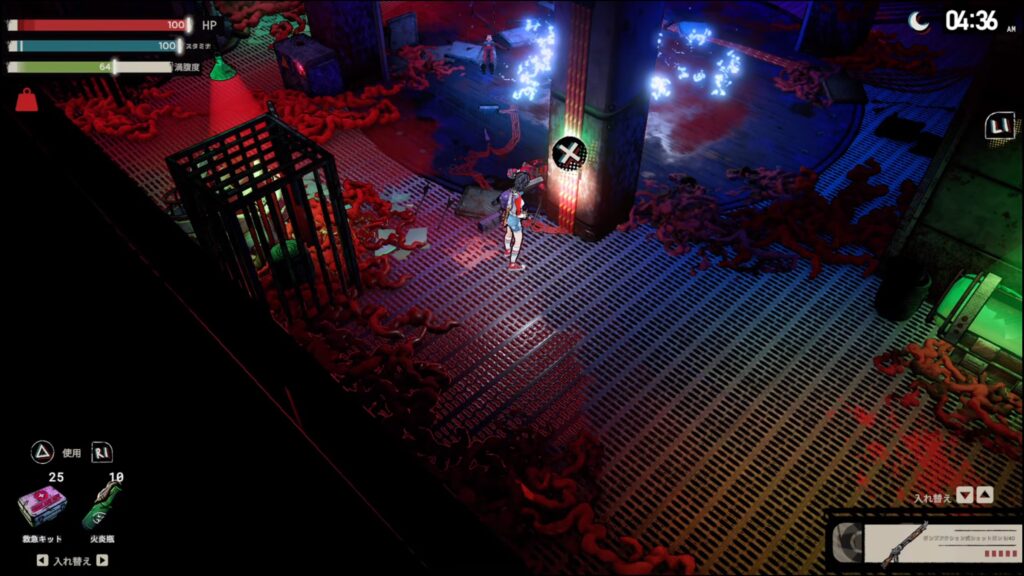
Task: Select the first aid kit item slot
Action: [42, 508]
